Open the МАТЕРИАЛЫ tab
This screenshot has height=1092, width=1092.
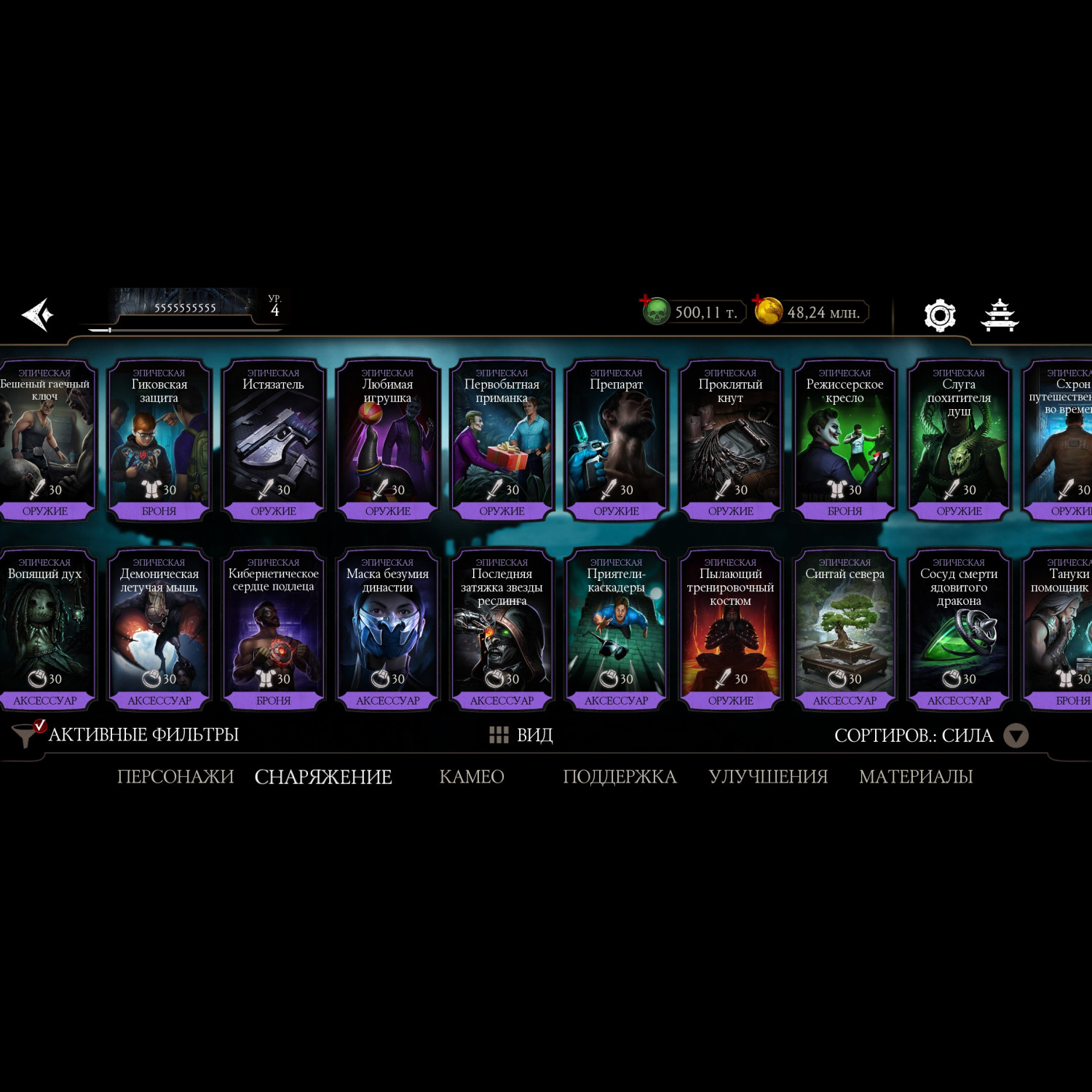pyautogui.click(x=916, y=777)
